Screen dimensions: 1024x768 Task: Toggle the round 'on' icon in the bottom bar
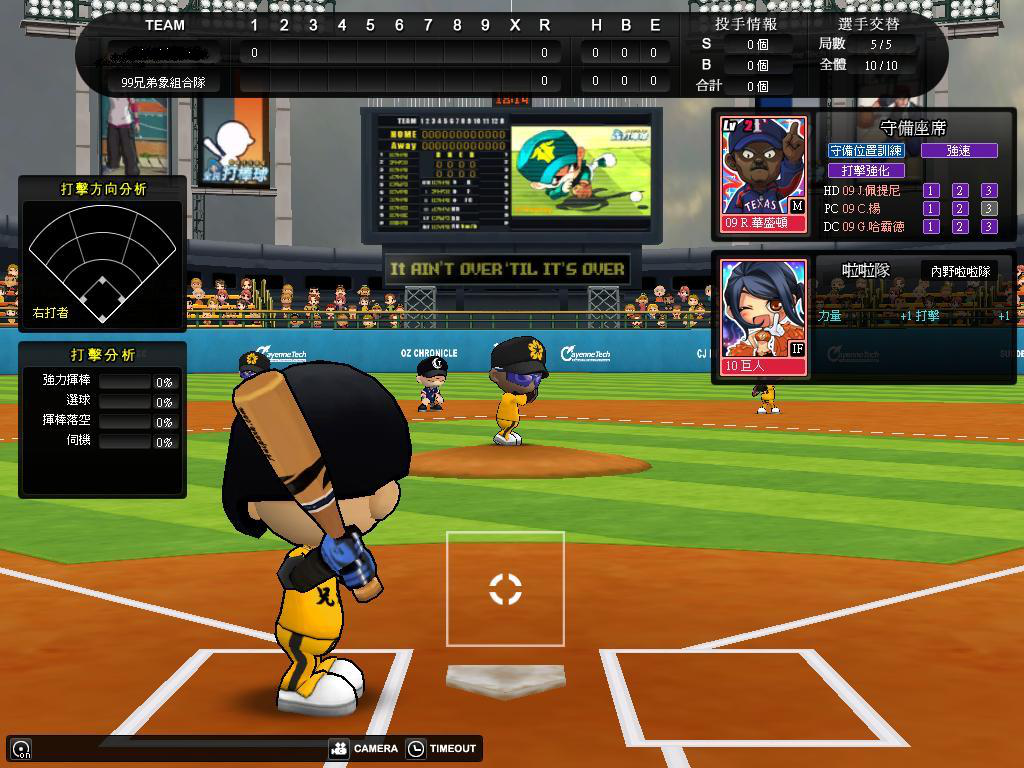tap(21, 749)
